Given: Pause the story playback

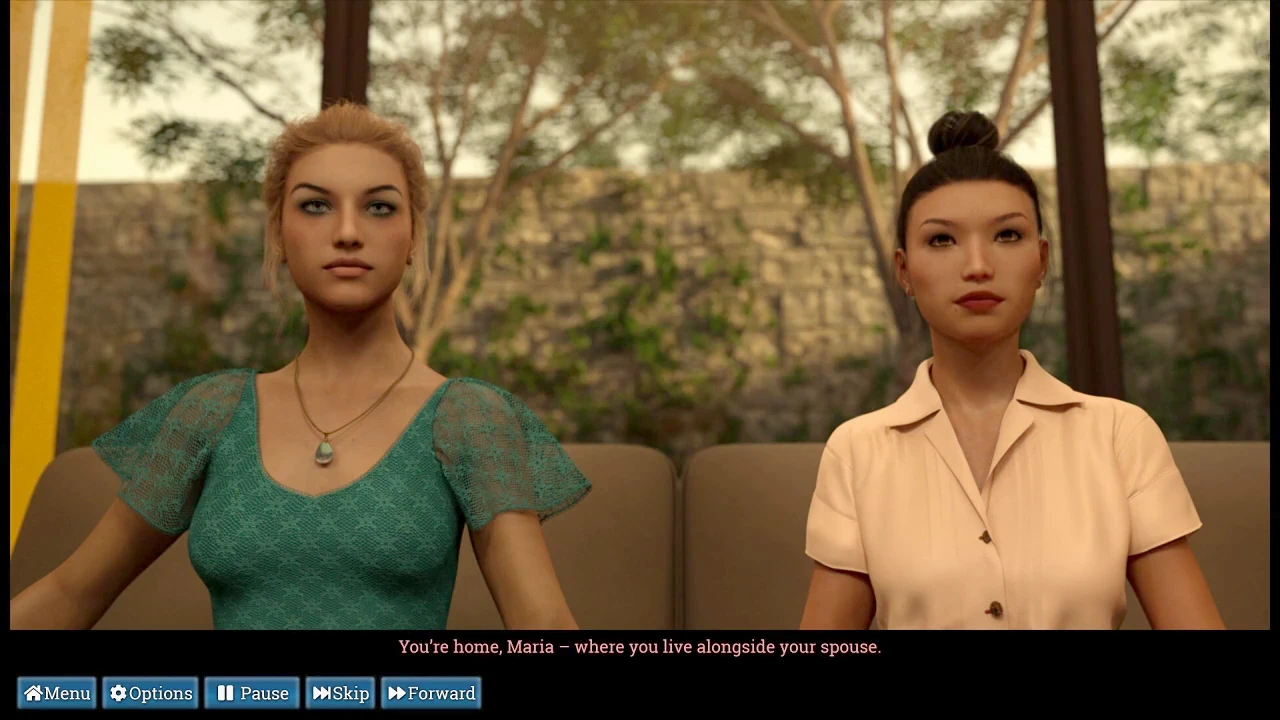Looking at the screenshot, I should tap(252, 693).
